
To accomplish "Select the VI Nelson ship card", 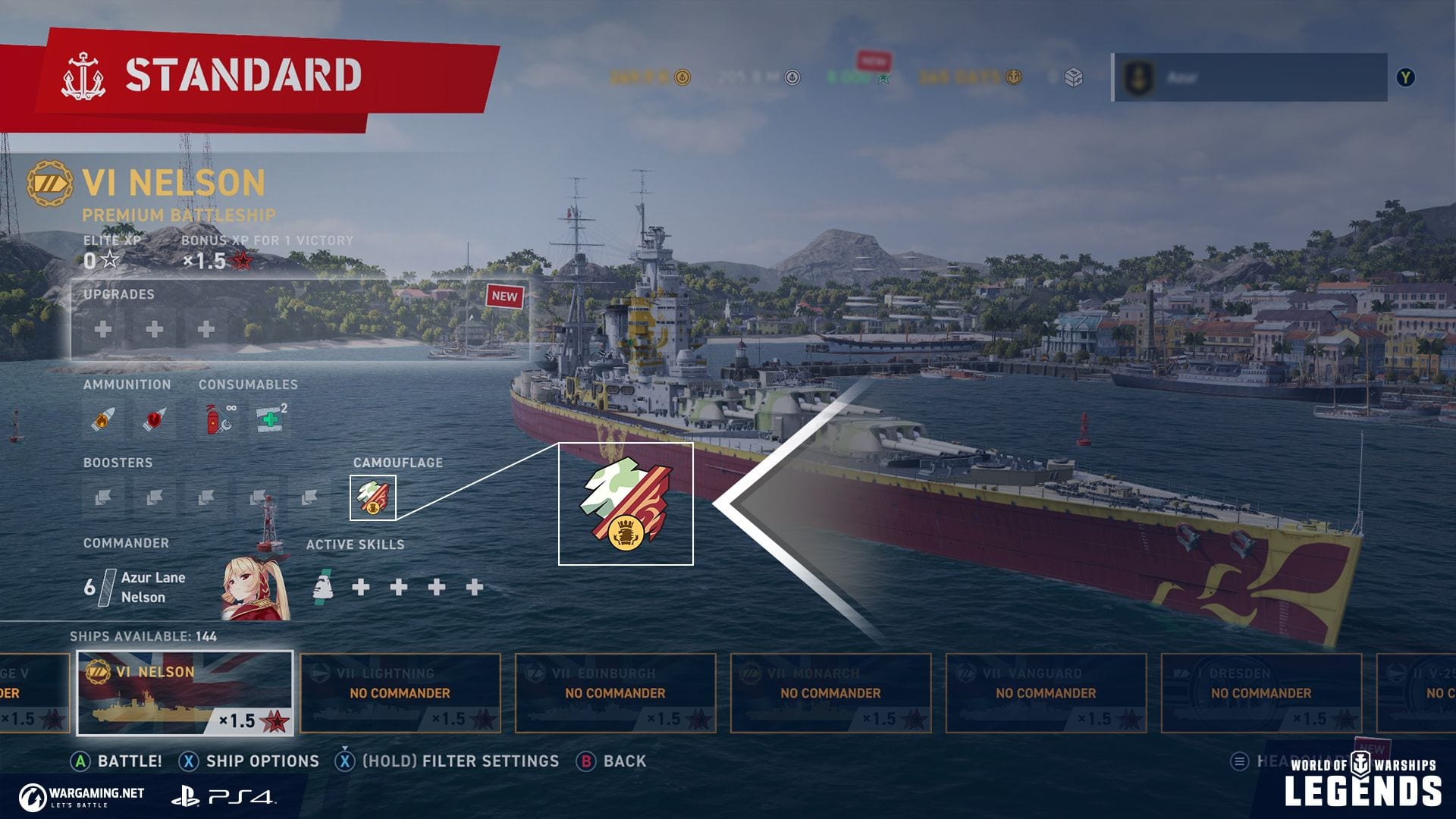I will pyautogui.click(x=185, y=693).
